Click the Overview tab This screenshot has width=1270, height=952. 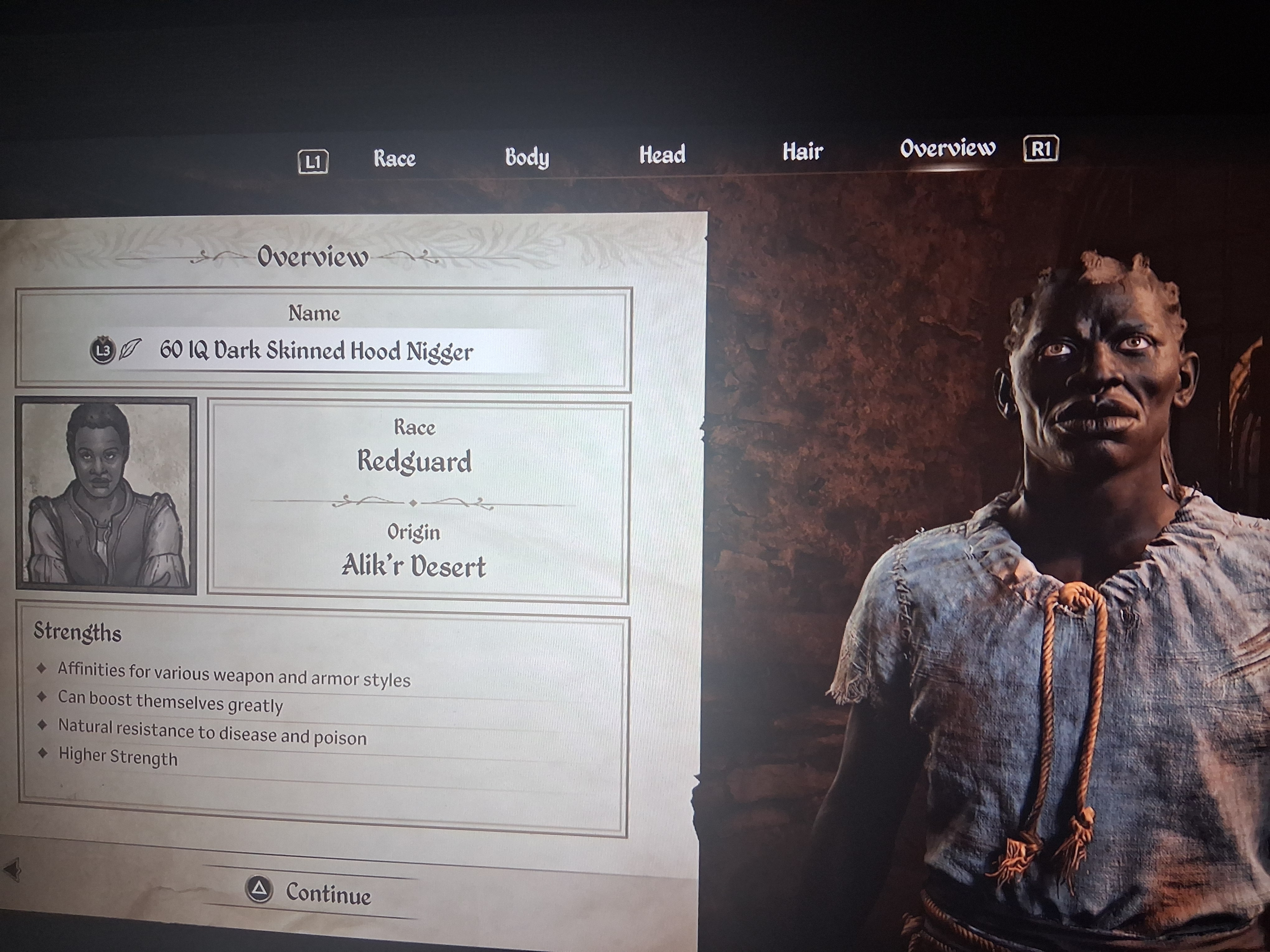947,149
